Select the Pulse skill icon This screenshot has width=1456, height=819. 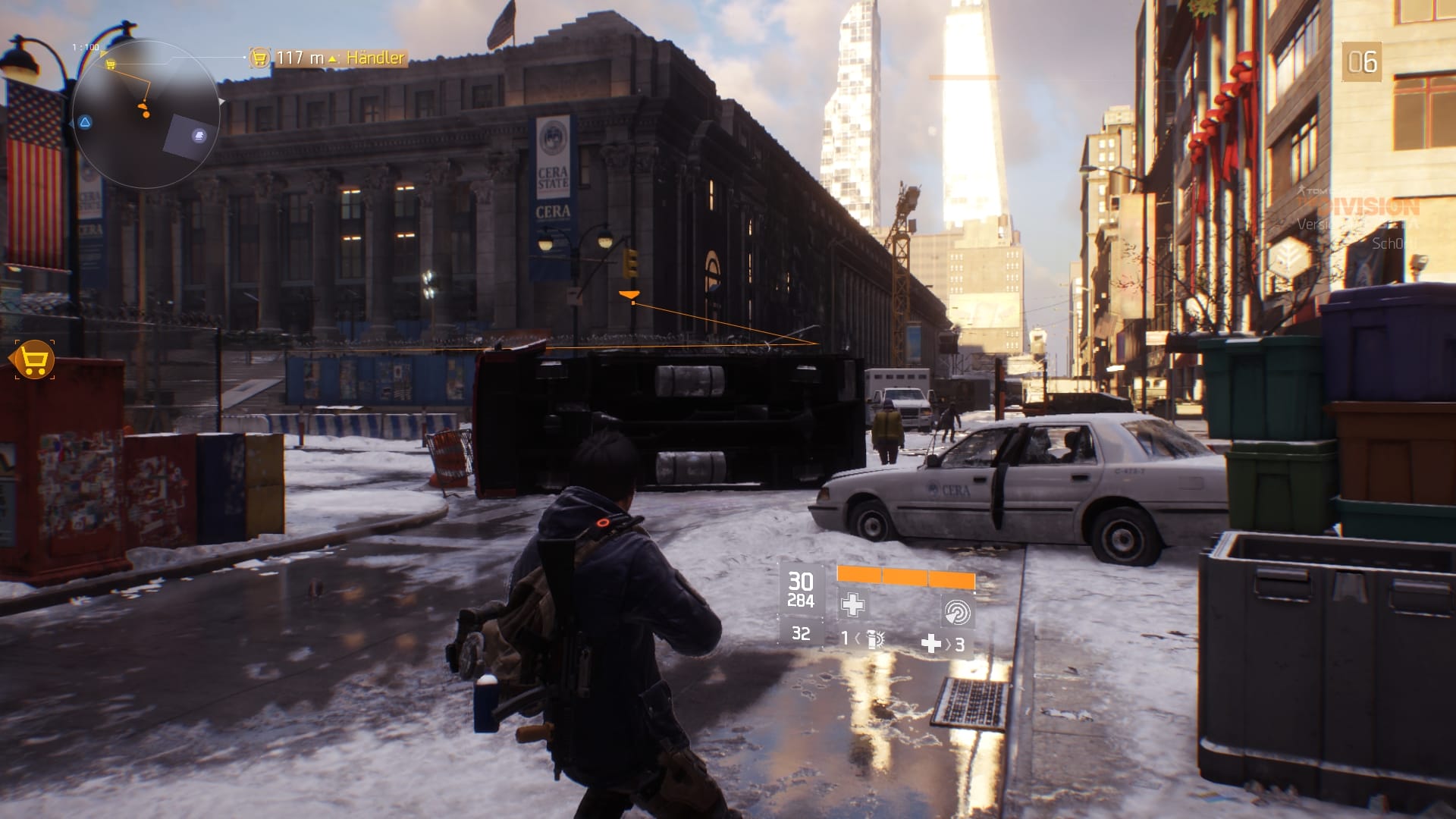[957, 611]
